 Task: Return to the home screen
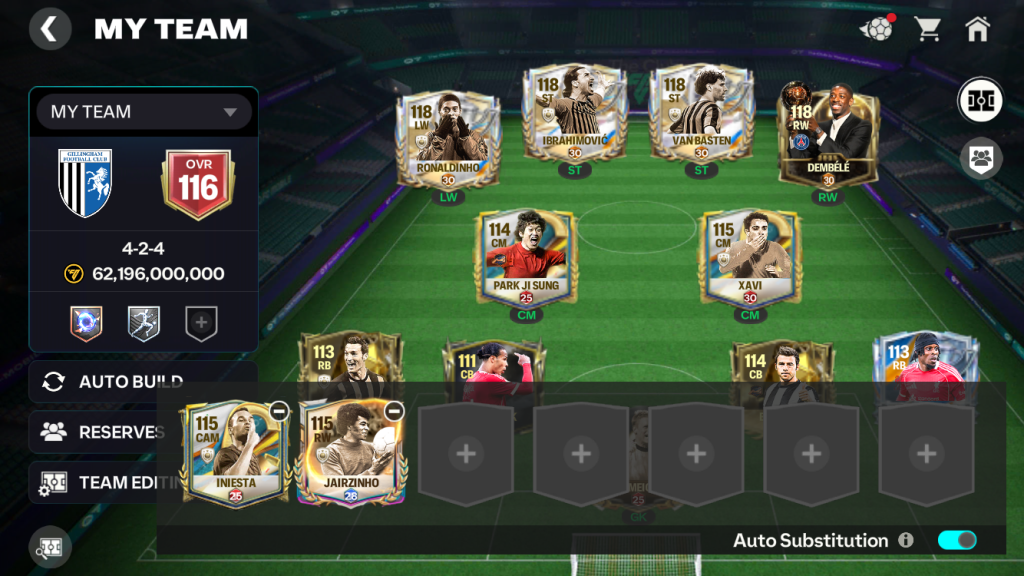pyautogui.click(x=977, y=29)
